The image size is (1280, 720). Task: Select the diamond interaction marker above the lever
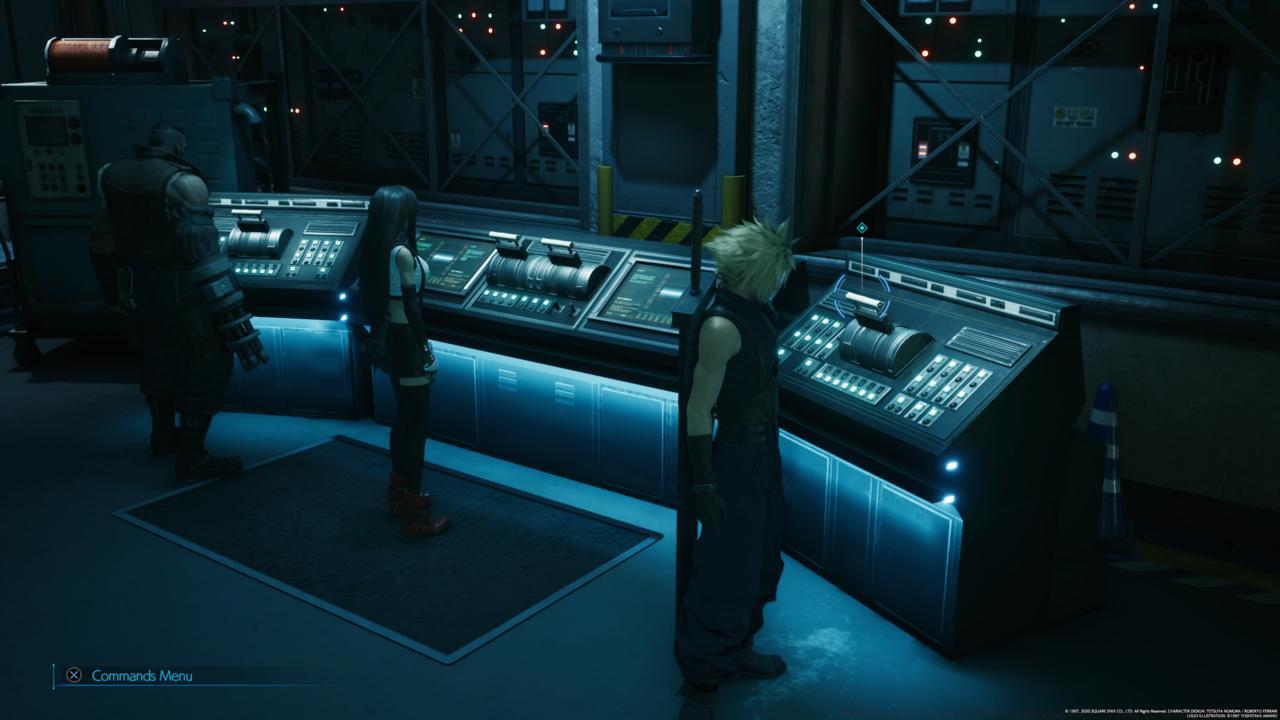(x=861, y=229)
